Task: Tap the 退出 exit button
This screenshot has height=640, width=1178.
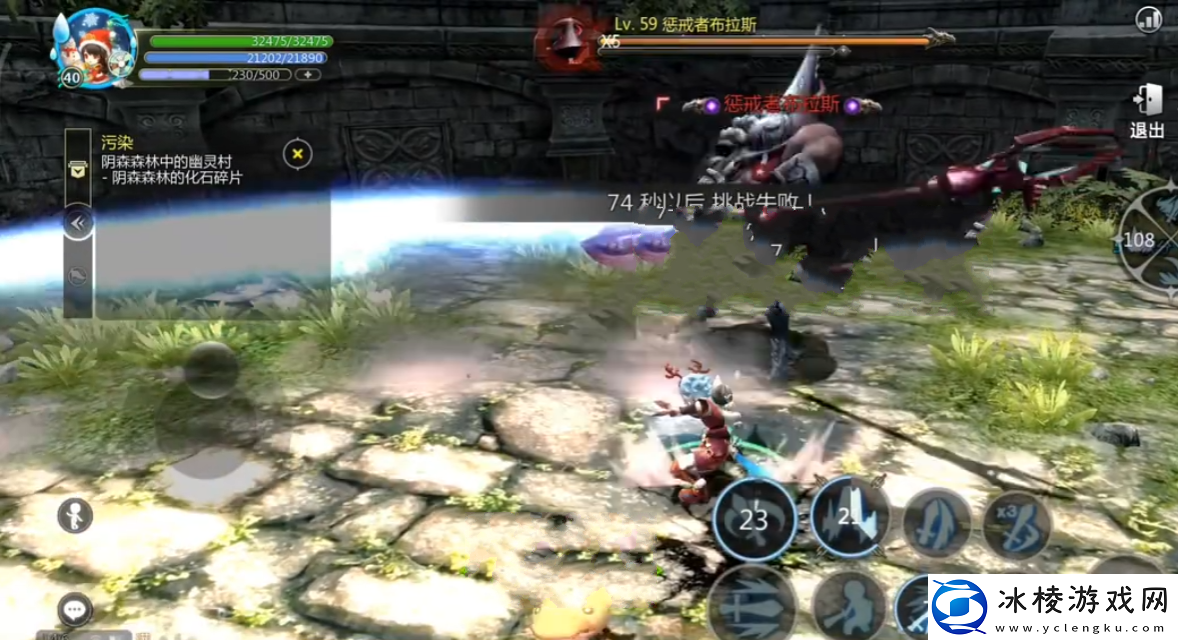Action: coord(1147,111)
